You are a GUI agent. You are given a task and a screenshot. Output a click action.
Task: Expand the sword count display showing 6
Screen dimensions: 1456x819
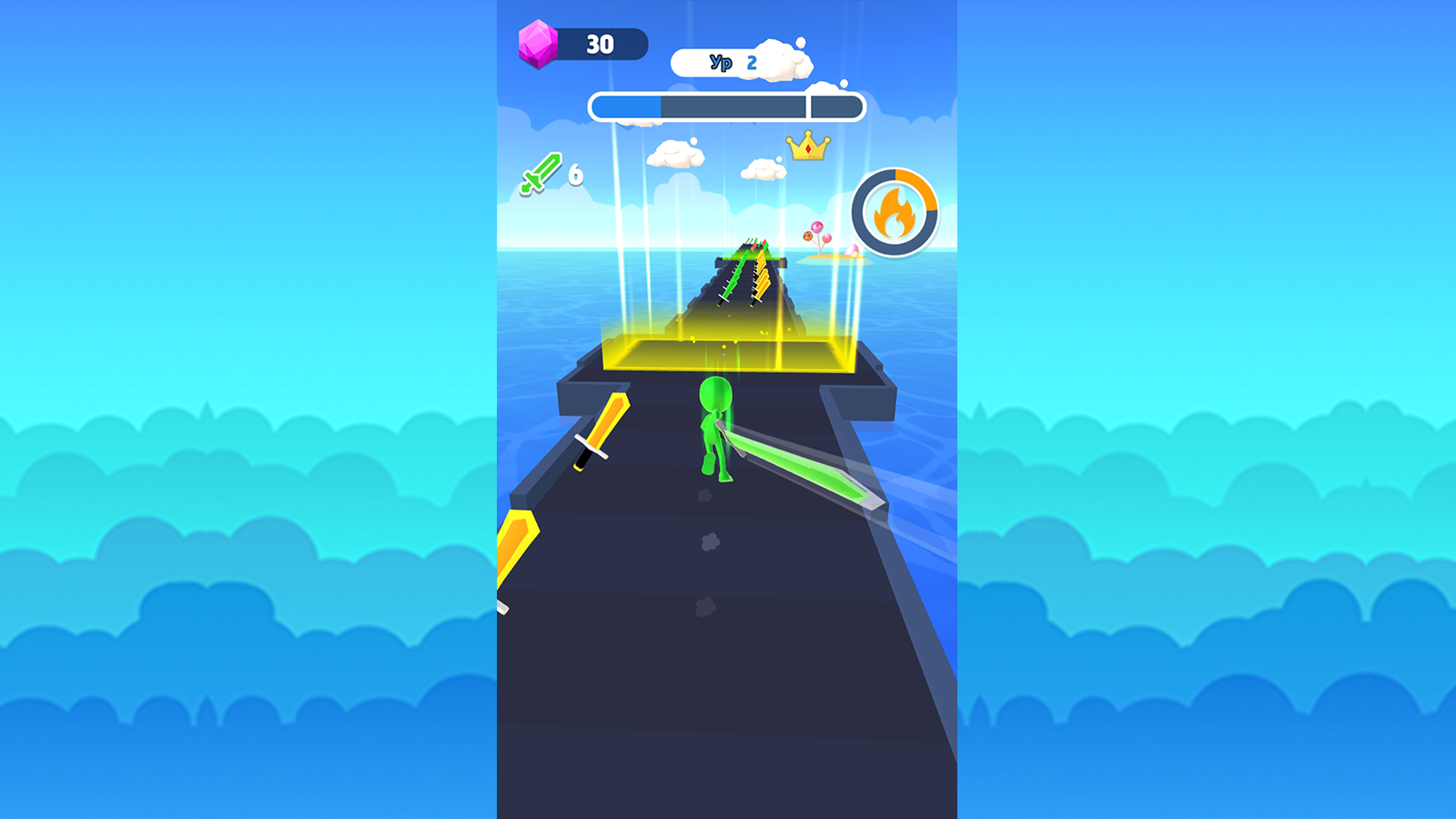[552, 174]
